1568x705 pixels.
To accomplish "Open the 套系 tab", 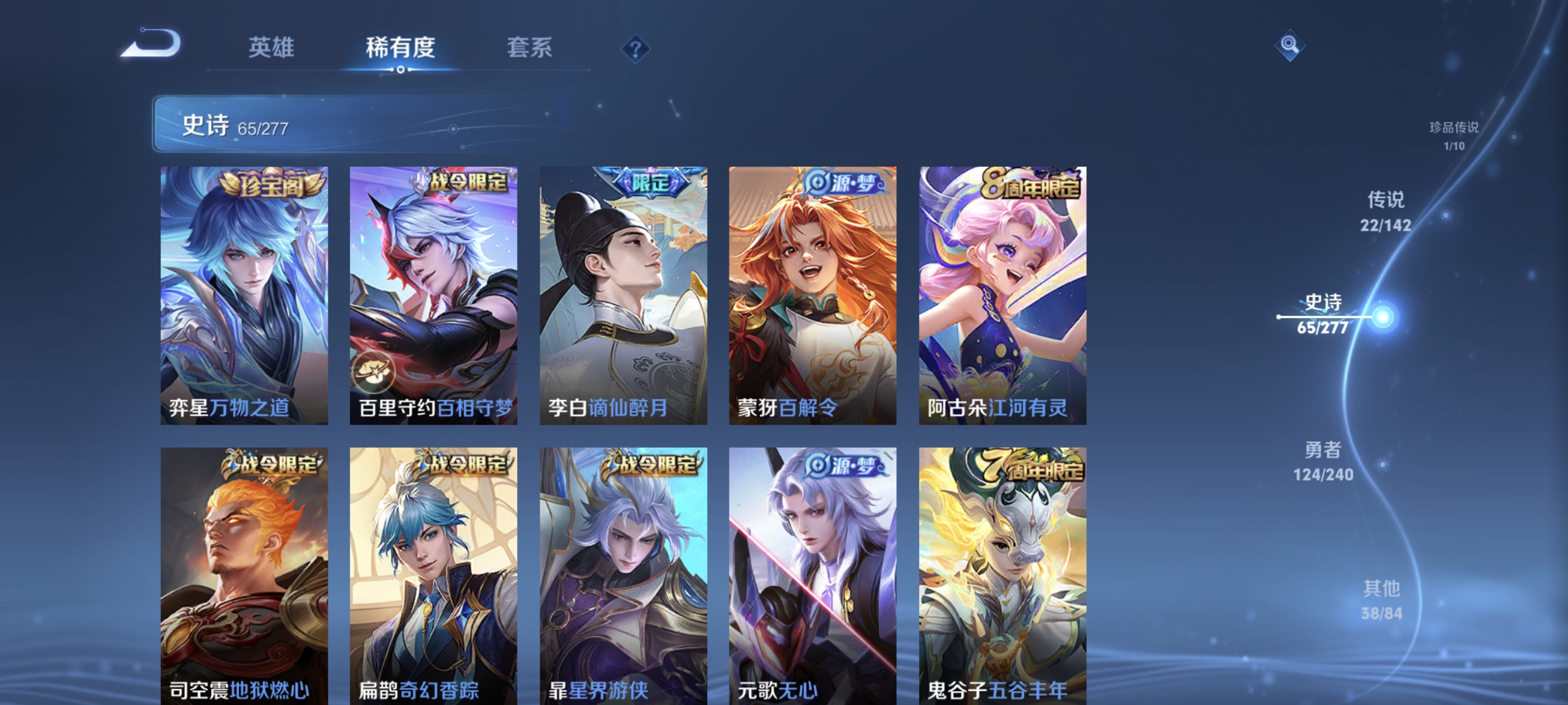I will click(531, 49).
